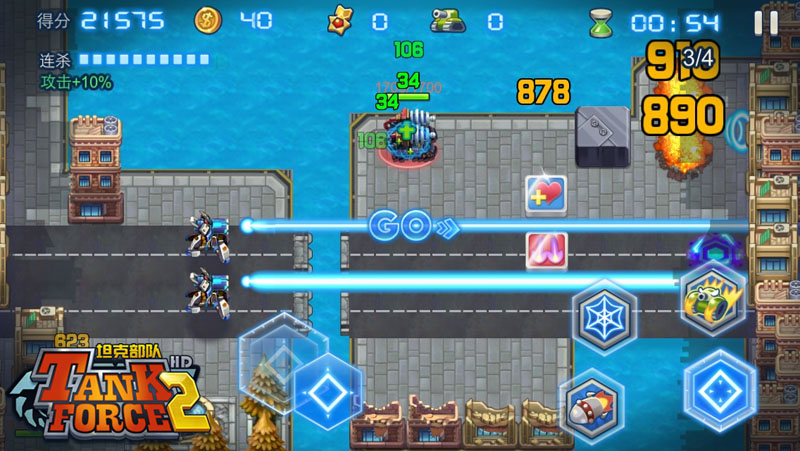
Task: Activate the spider web skill
Action: coord(604,313)
